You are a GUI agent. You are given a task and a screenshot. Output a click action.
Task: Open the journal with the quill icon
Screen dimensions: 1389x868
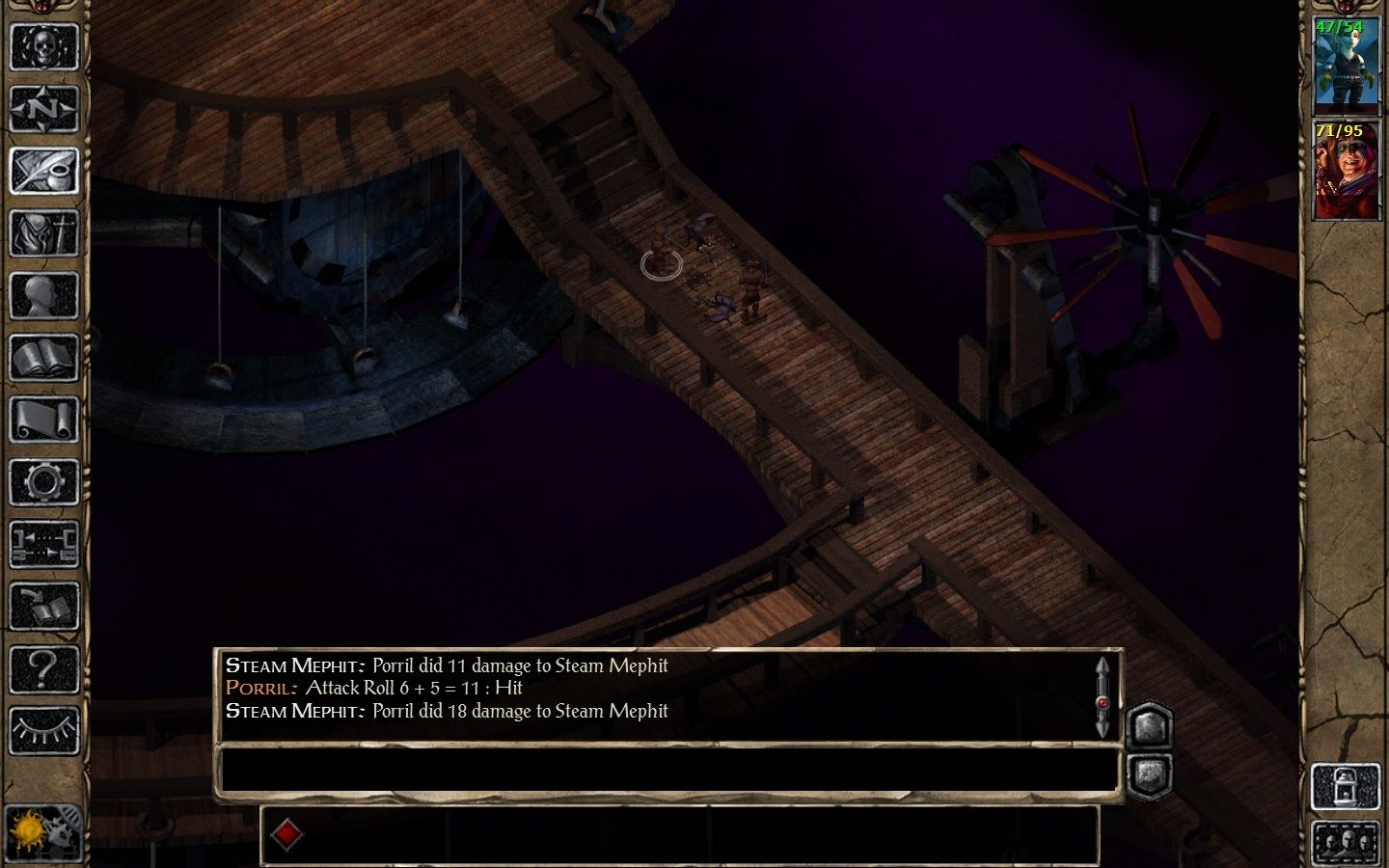pyautogui.click(x=43, y=171)
